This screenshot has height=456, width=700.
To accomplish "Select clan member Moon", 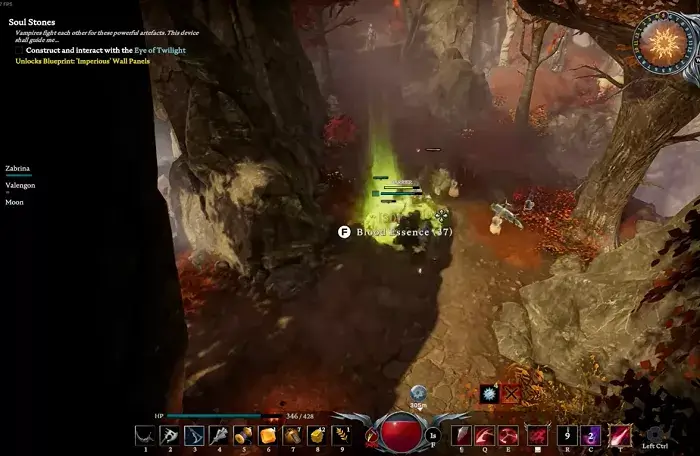I will 14,202.
